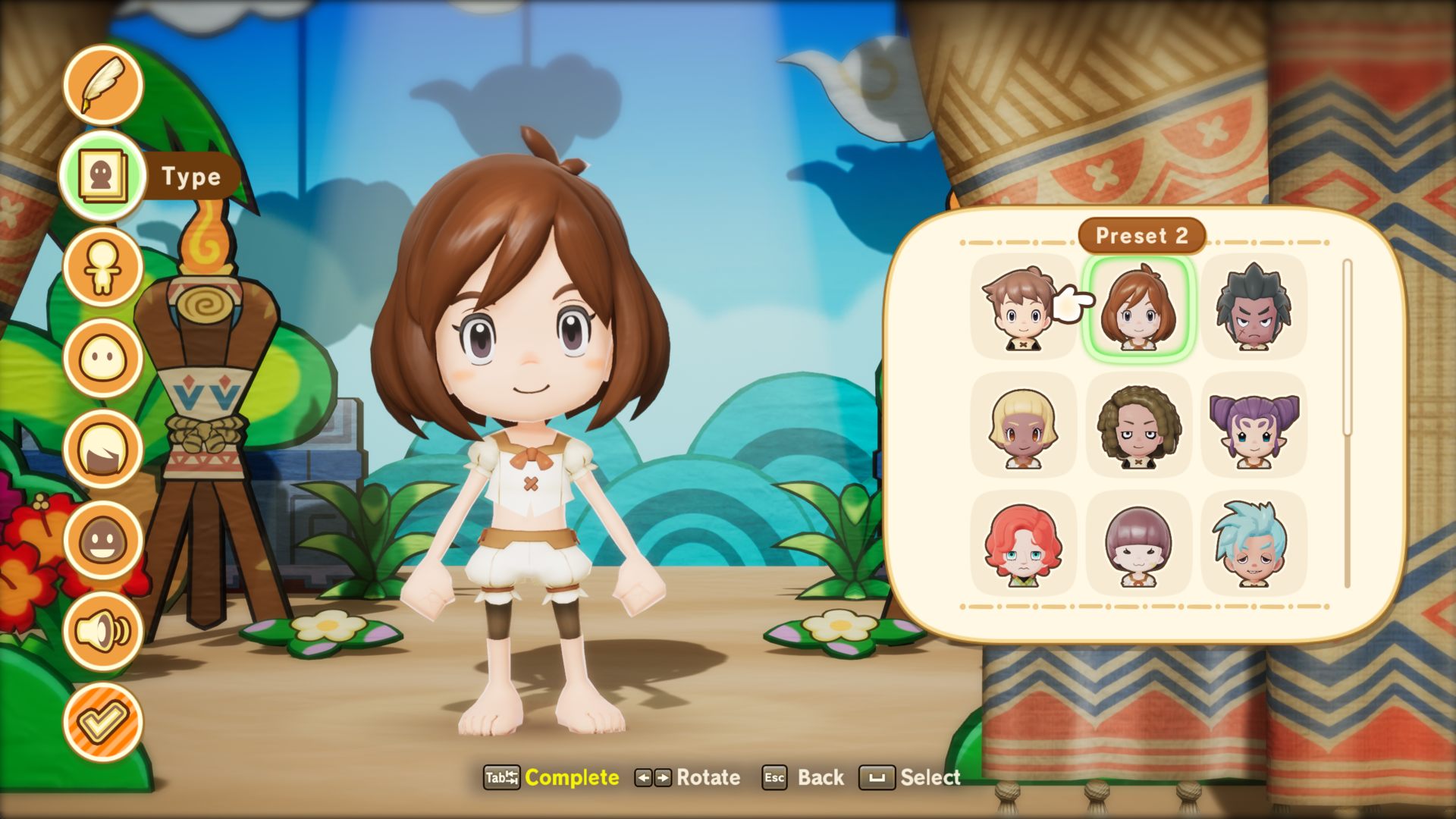1456x819 pixels.
Task: Open the body shape category
Action: pyautogui.click(x=103, y=267)
